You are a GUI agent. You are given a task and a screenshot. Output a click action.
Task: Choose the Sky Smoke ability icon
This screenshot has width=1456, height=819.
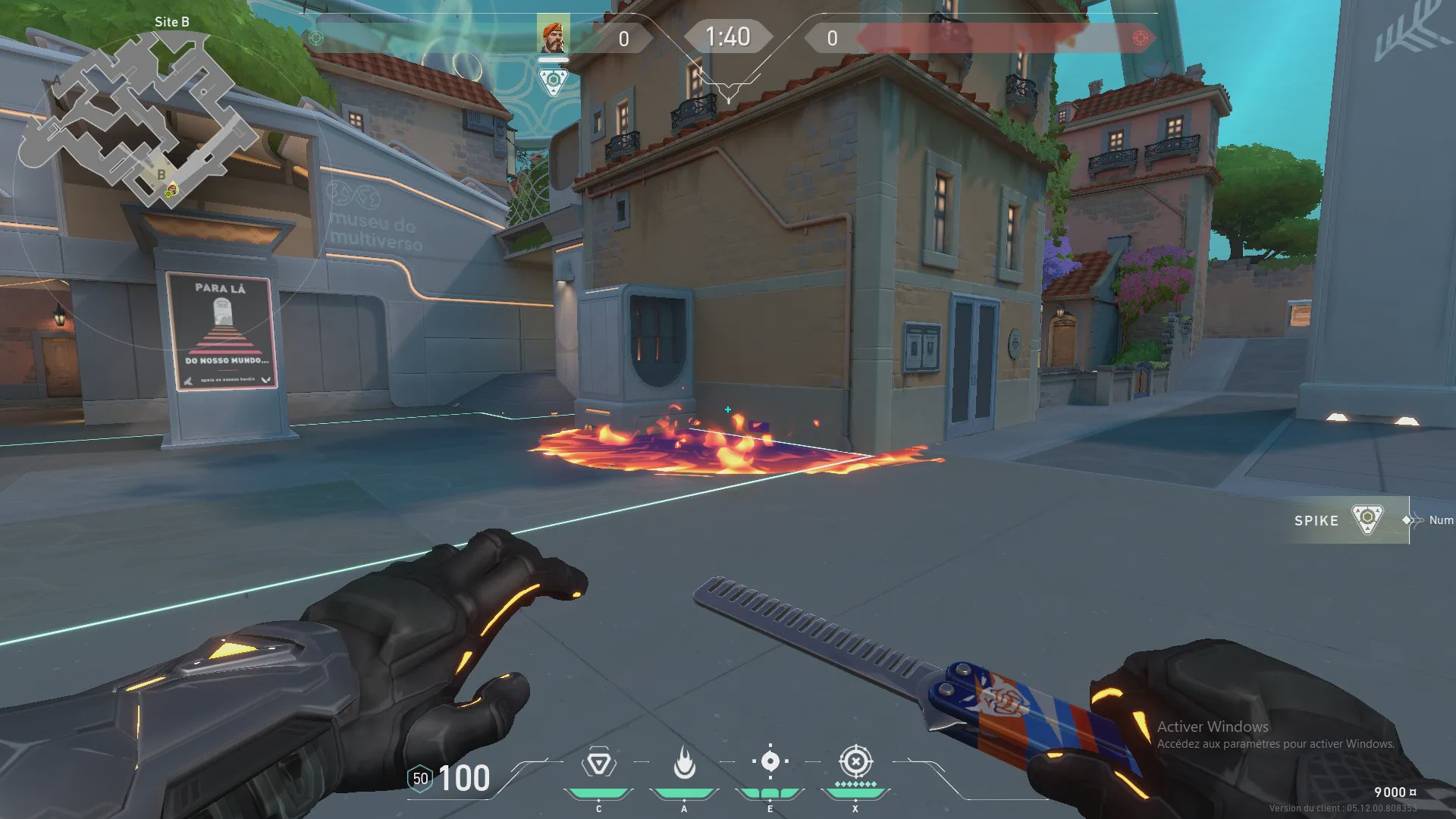coord(770,761)
